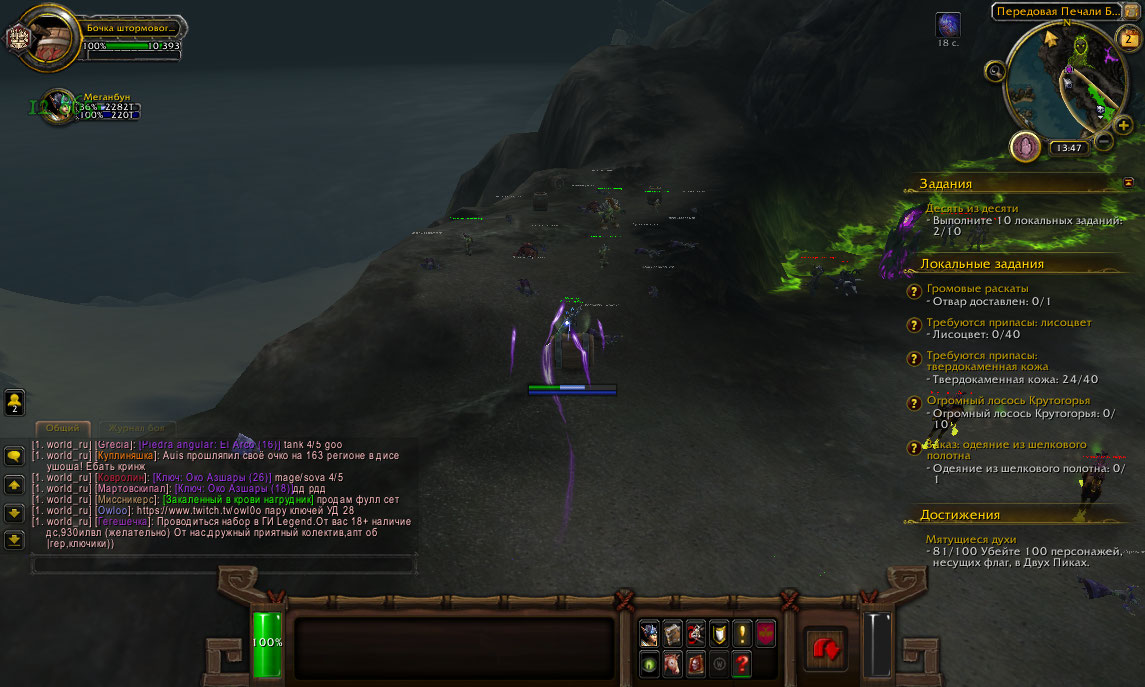Toggle the minimap tracking magnifier button

tap(995, 71)
